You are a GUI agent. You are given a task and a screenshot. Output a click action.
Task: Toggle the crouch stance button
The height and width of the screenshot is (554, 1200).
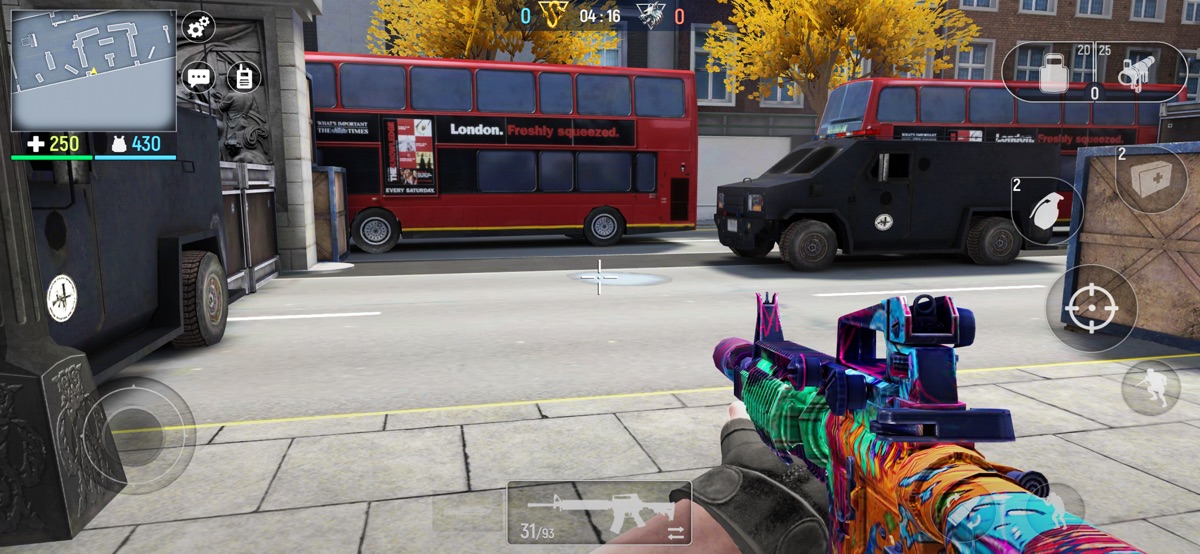(x=1151, y=387)
